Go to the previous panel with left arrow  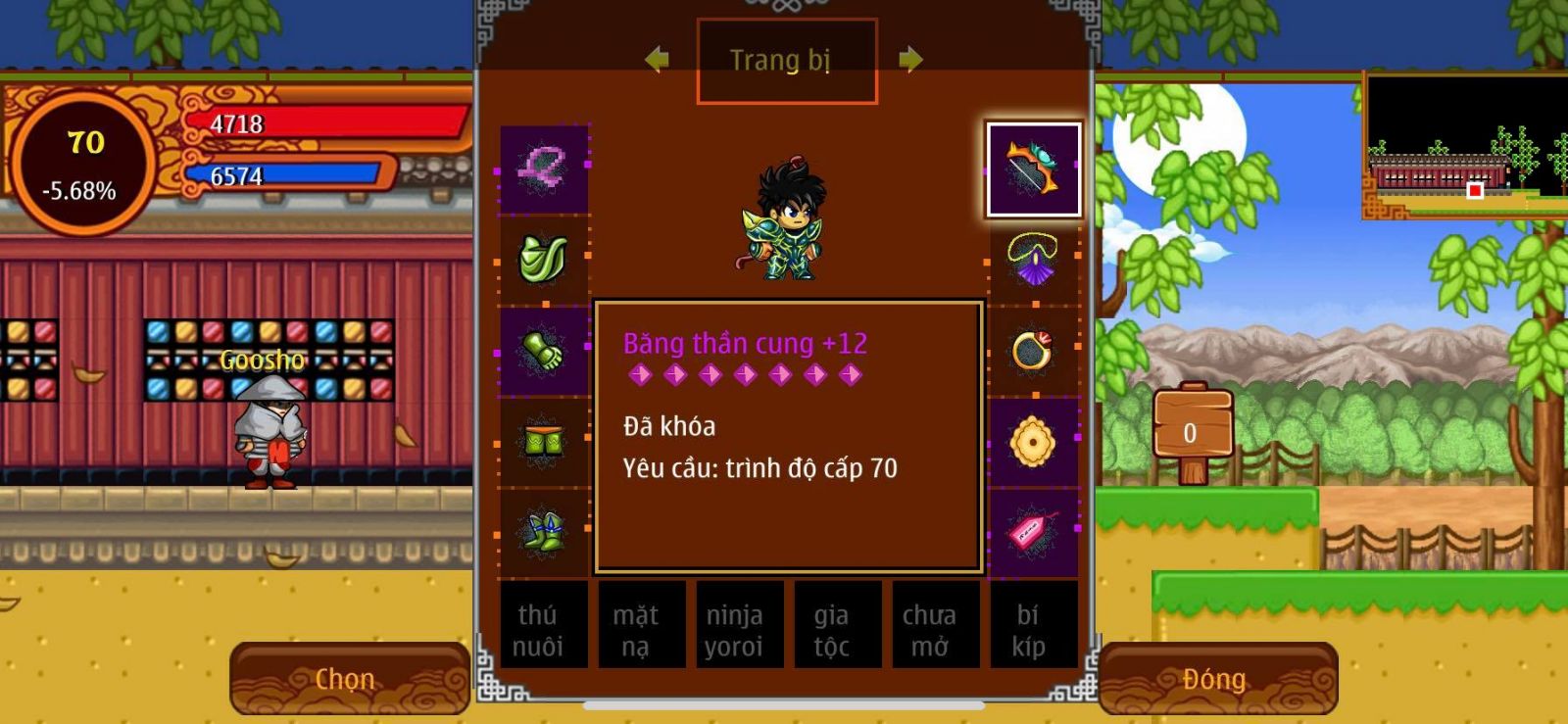pyautogui.click(x=657, y=60)
